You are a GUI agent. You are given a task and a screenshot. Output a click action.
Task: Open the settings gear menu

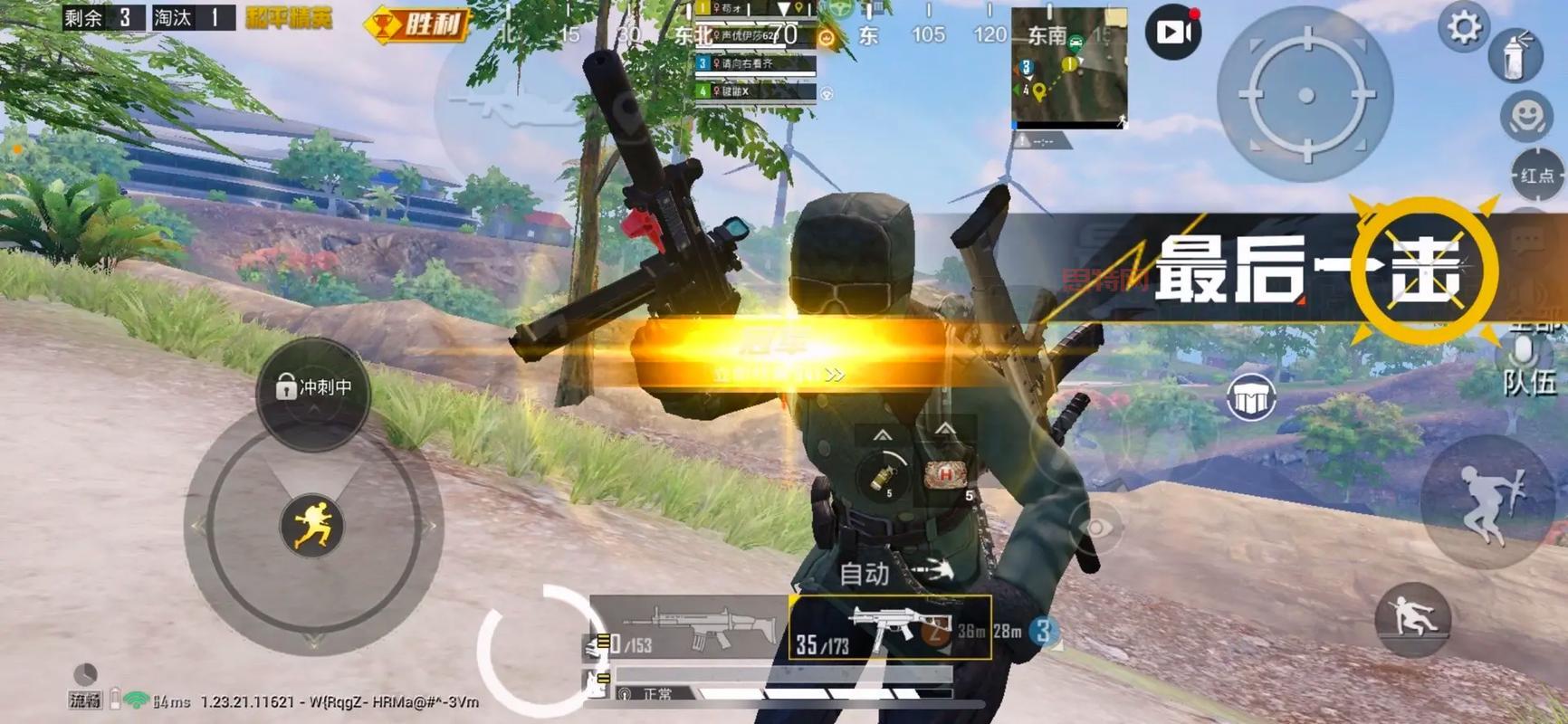1464,28
